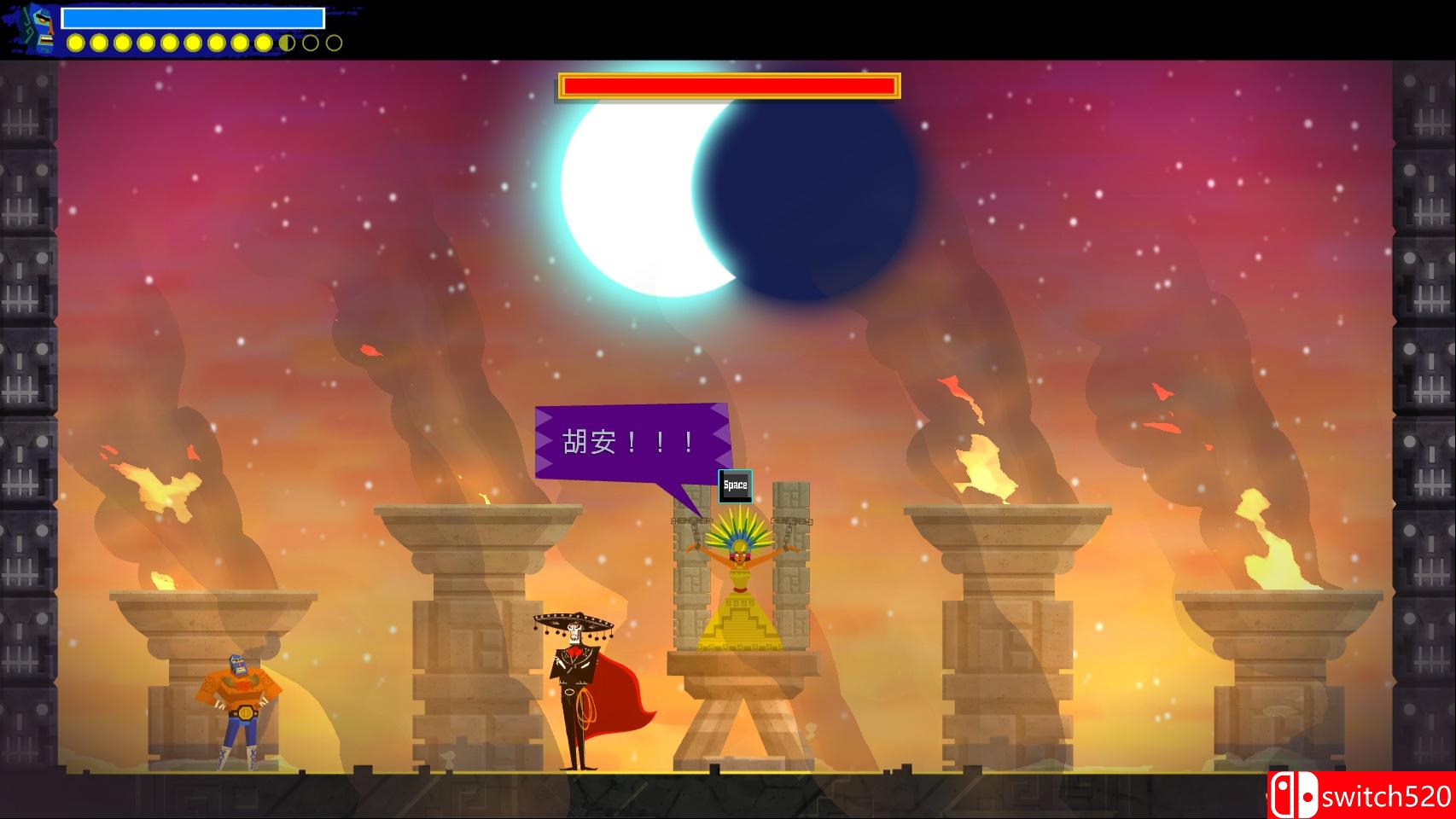Toggle the third empty orb from the right

pyautogui.click(x=287, y=44)
